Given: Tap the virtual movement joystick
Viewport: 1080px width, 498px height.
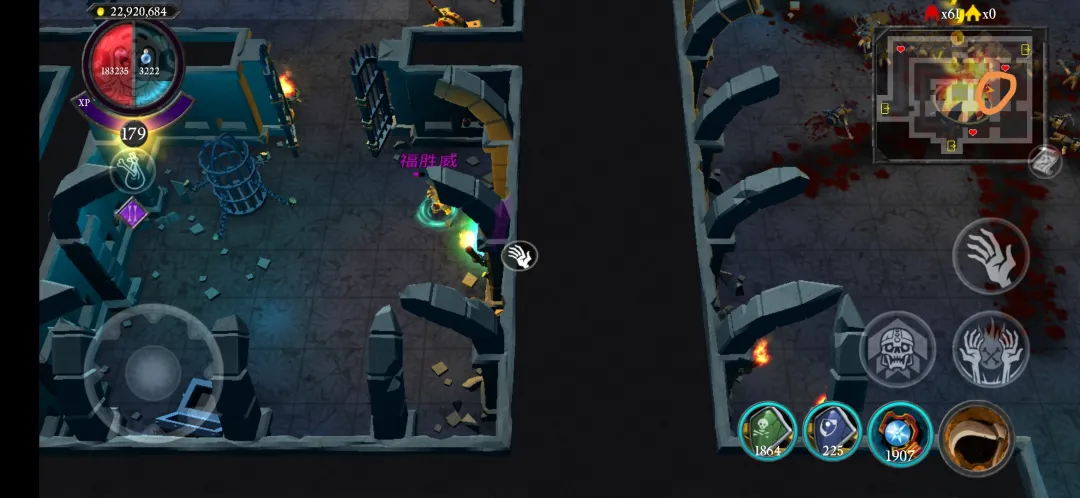Looking at the screenshot, I should tap(153, 370).
